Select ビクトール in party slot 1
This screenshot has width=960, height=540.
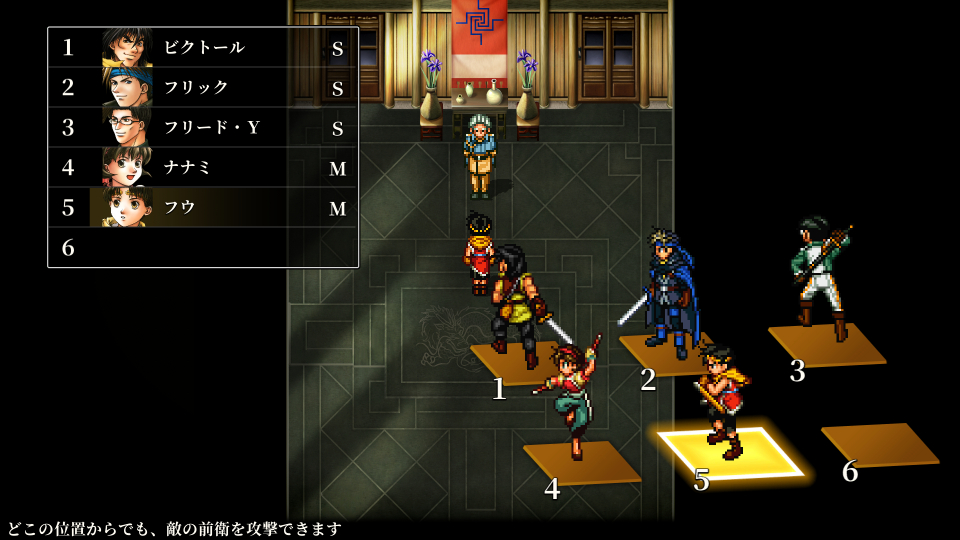point(203,47)
